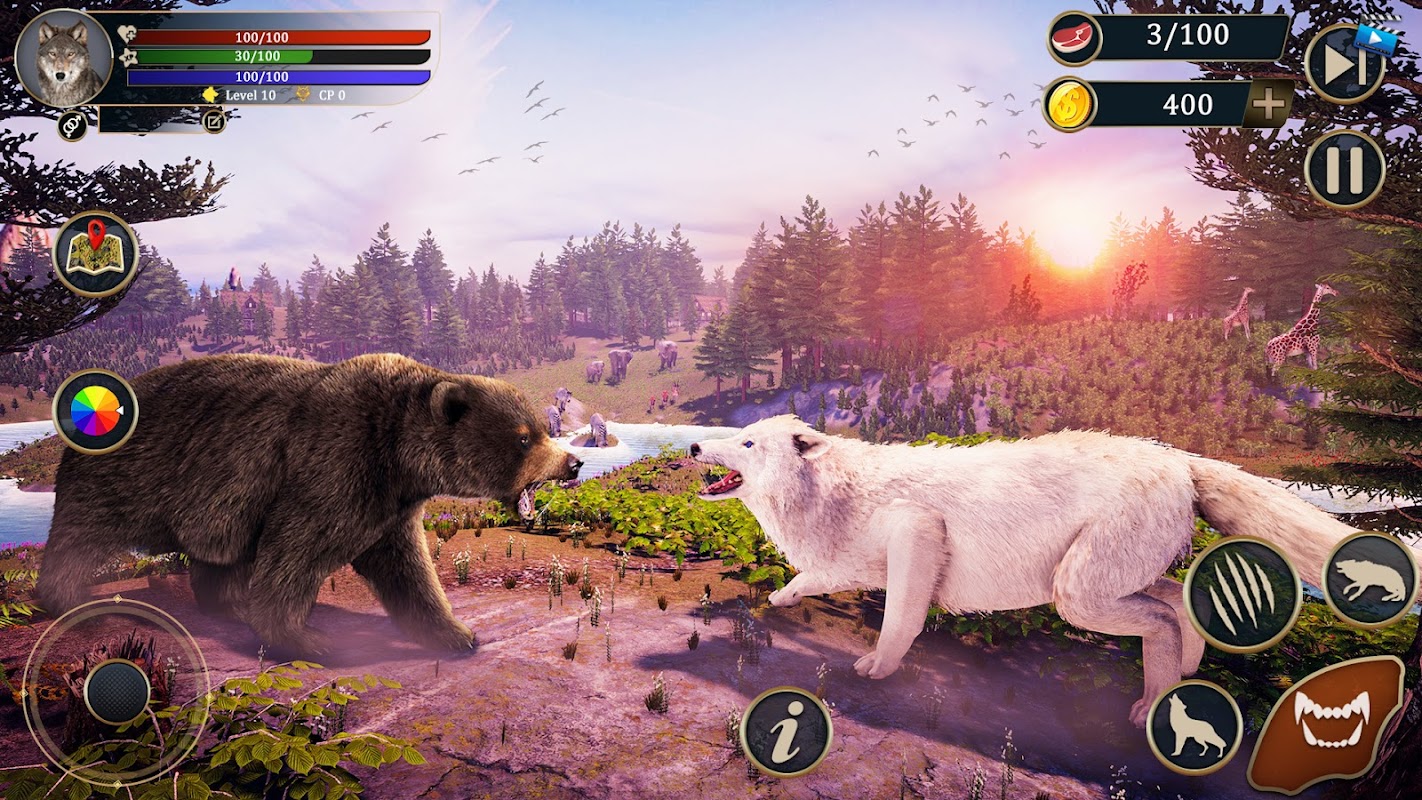The image size is (1422, 800).
Task: Edit the wolf name with pencil icon
Action: (213, 121)
